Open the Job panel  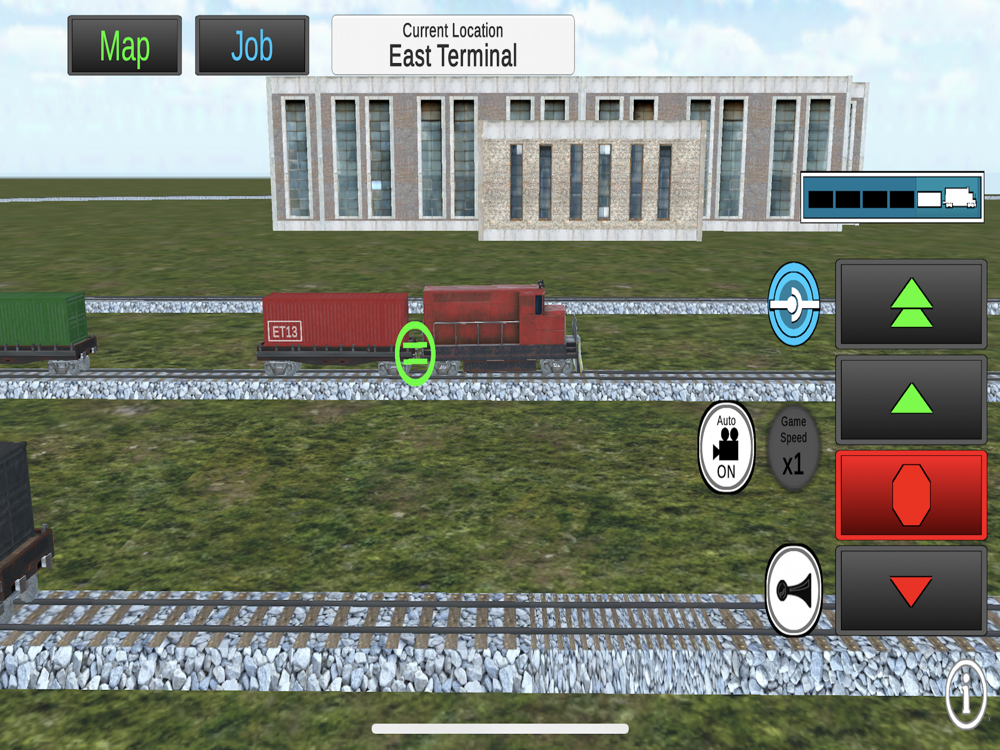coord(251,46)
